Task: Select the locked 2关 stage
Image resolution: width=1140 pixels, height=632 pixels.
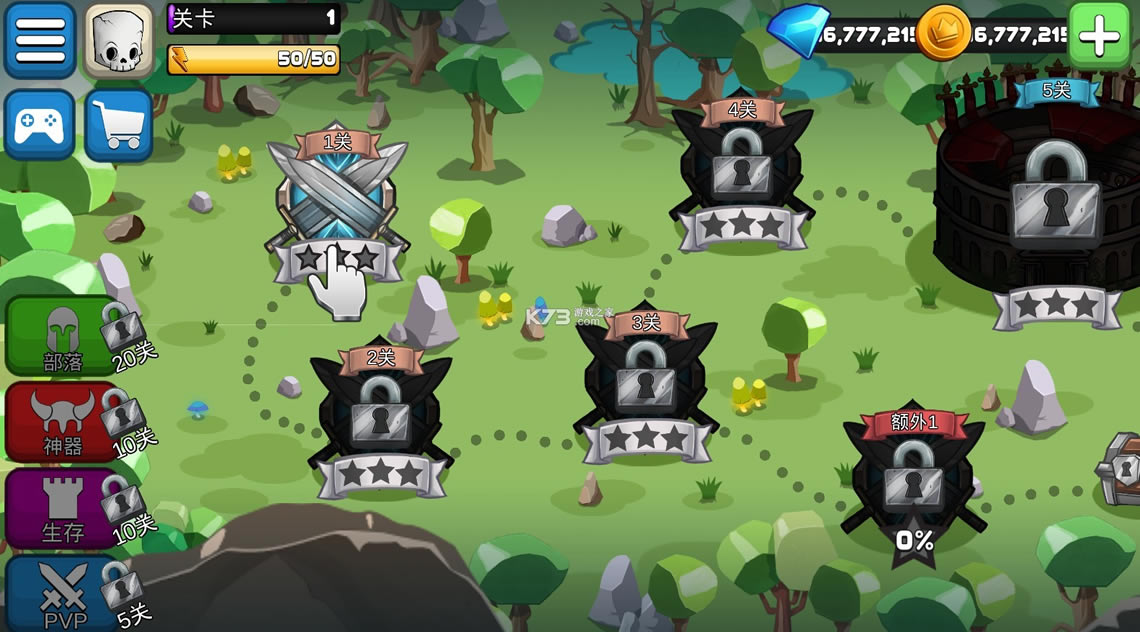Action: pyautogui.click(x=381, y=415)
